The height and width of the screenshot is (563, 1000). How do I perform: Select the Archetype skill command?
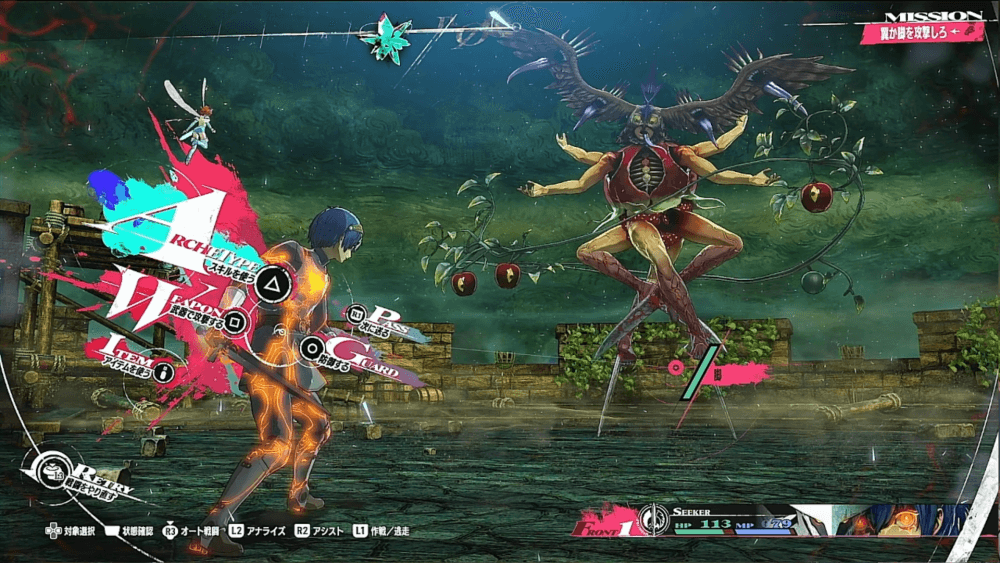coord(268,284)
